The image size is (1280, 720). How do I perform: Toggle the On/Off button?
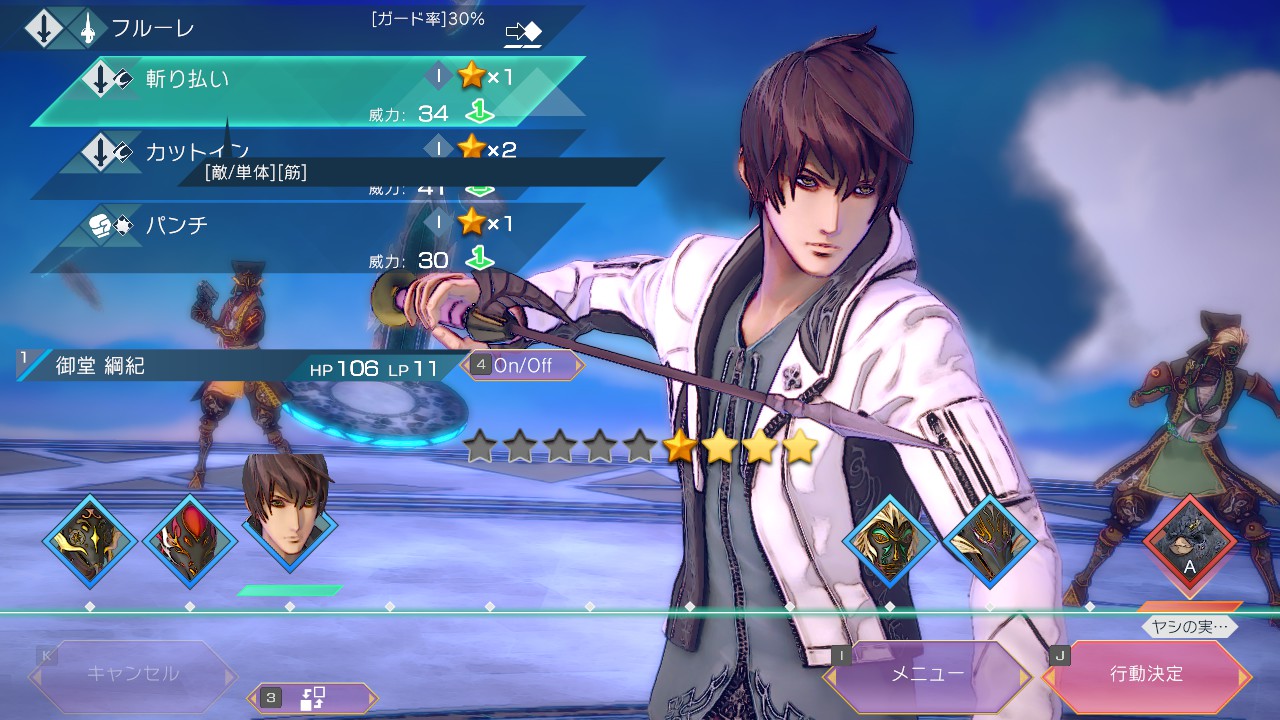pos(523,365)
